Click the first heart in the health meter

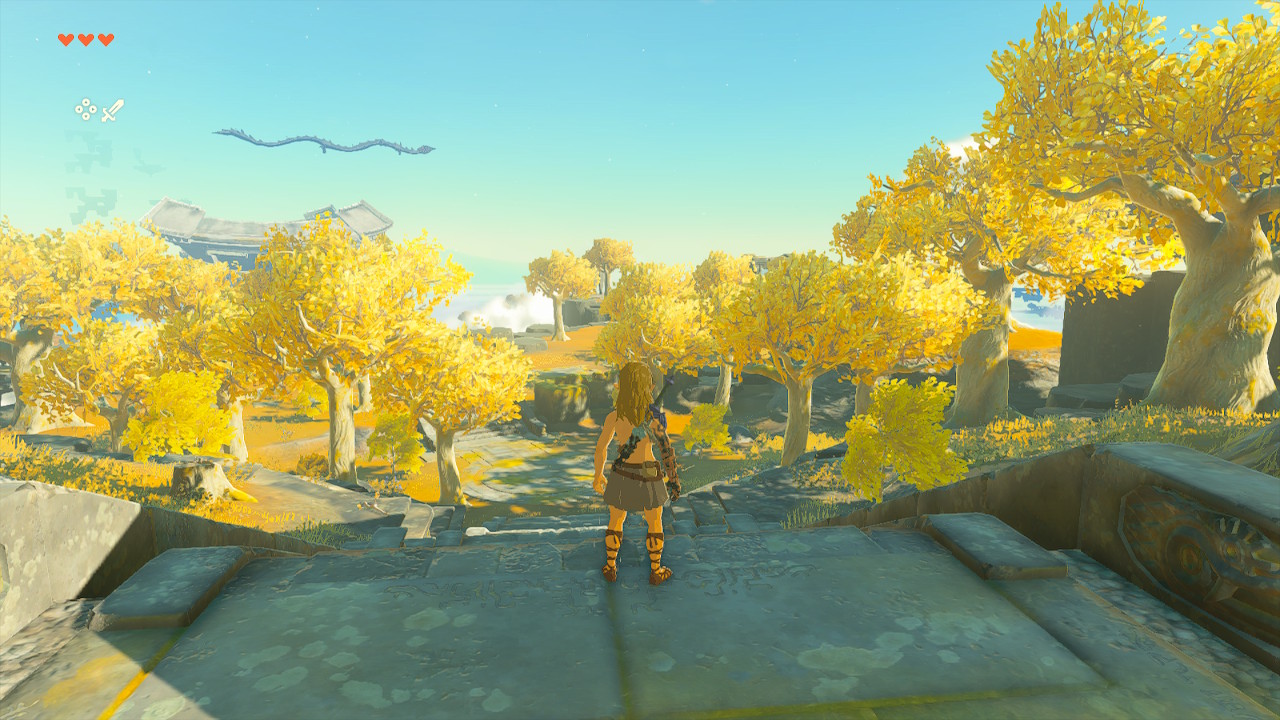[65, 40]
